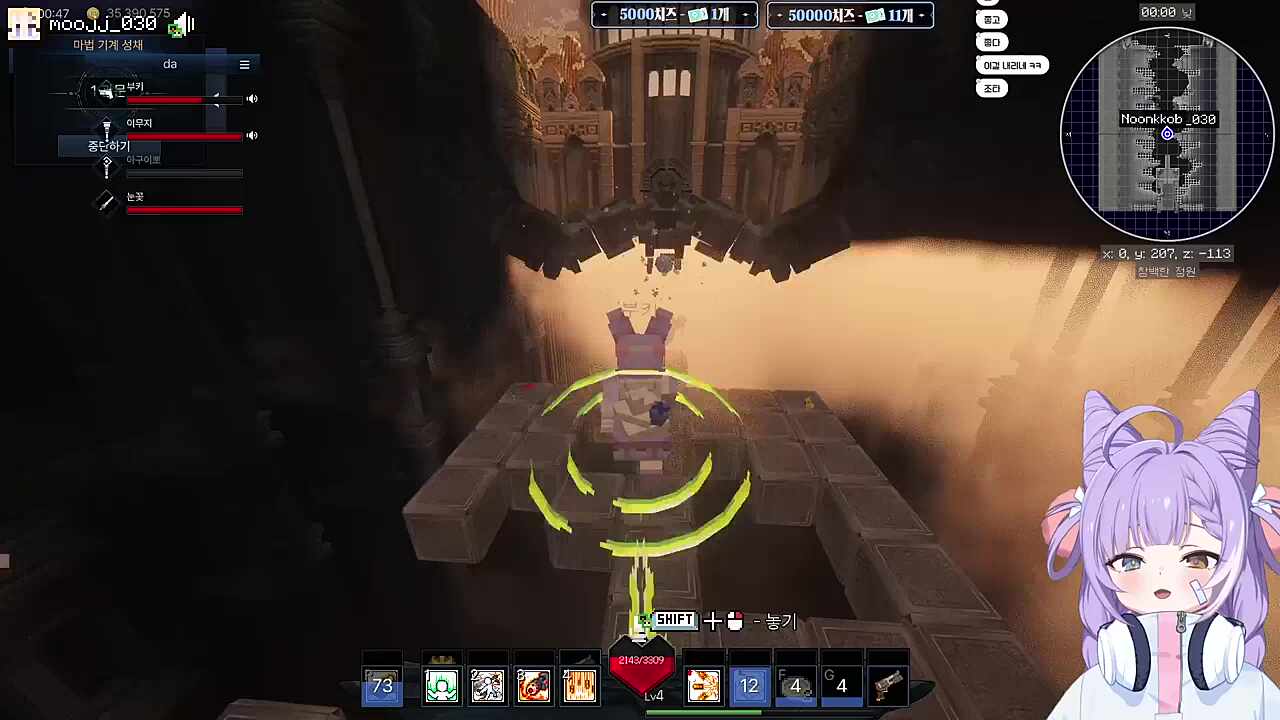Click the 이걸 내리네 ㅋㅋ message
Screen dimensions: 1280x720
coord(1013,64)
